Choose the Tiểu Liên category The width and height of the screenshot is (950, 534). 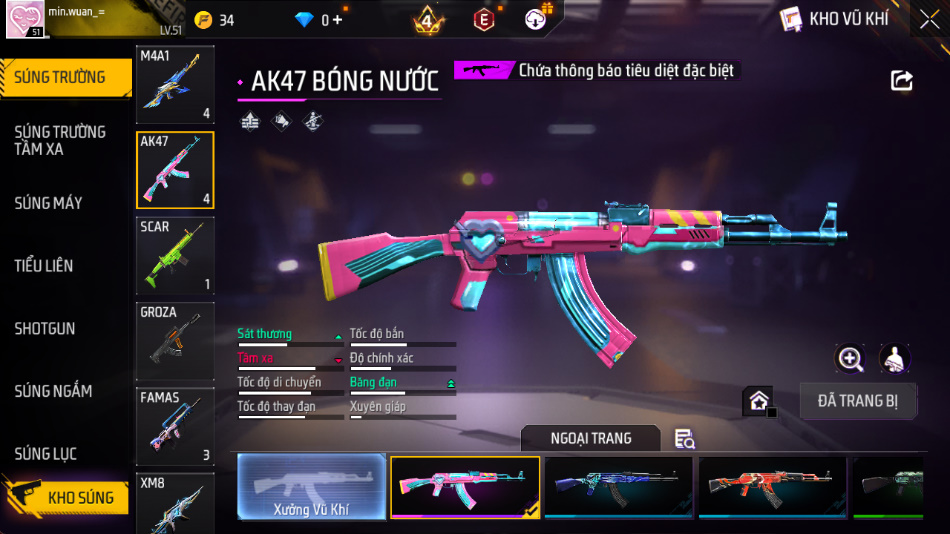coord(43,266)
